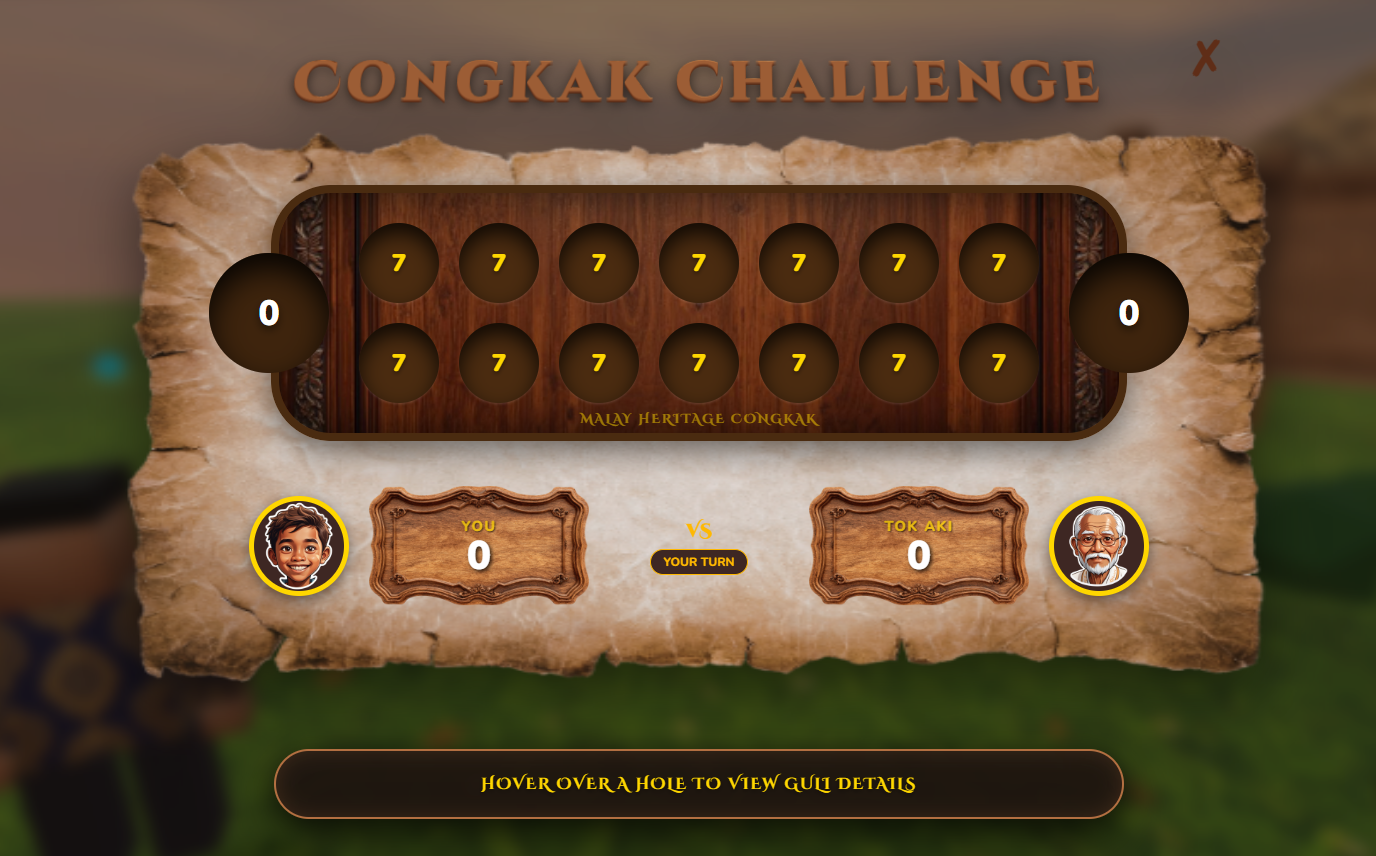This screenshot has width=1376, height=856.
Task: Click the YOU score plaque
Action: (478, 545)
